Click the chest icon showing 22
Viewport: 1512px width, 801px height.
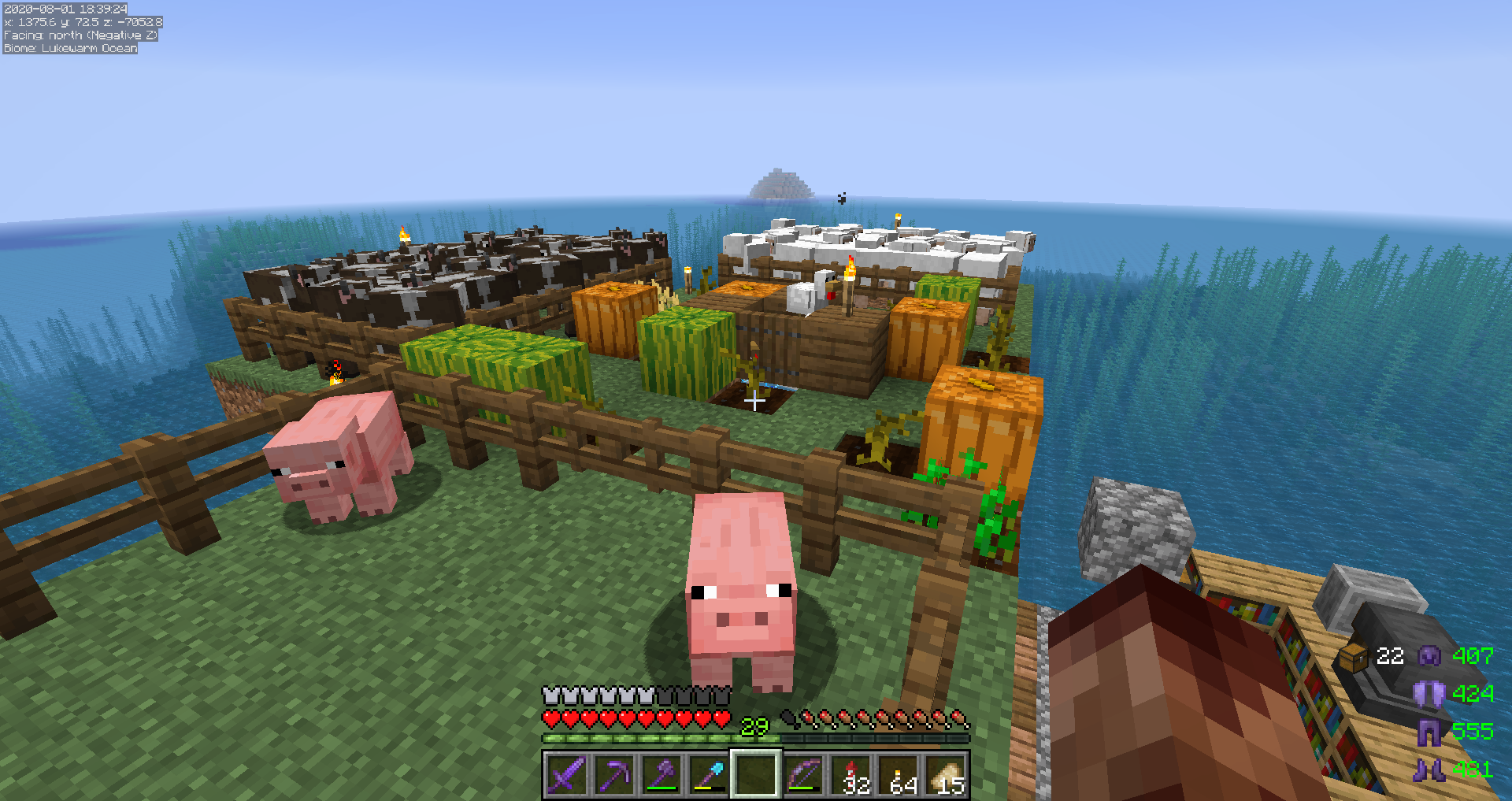(1354, 657)
